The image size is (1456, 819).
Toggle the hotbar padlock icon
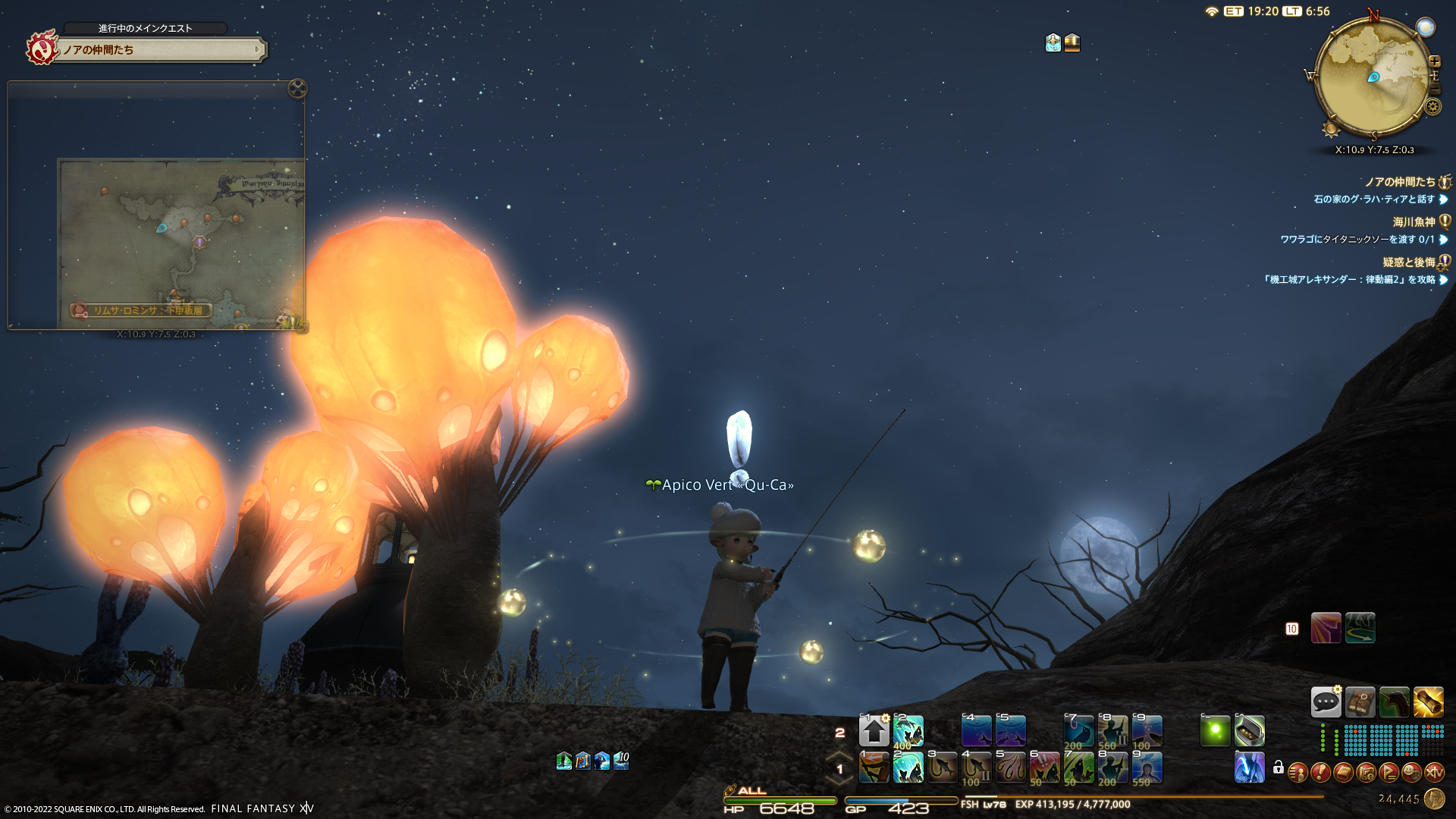point(1279,768)
